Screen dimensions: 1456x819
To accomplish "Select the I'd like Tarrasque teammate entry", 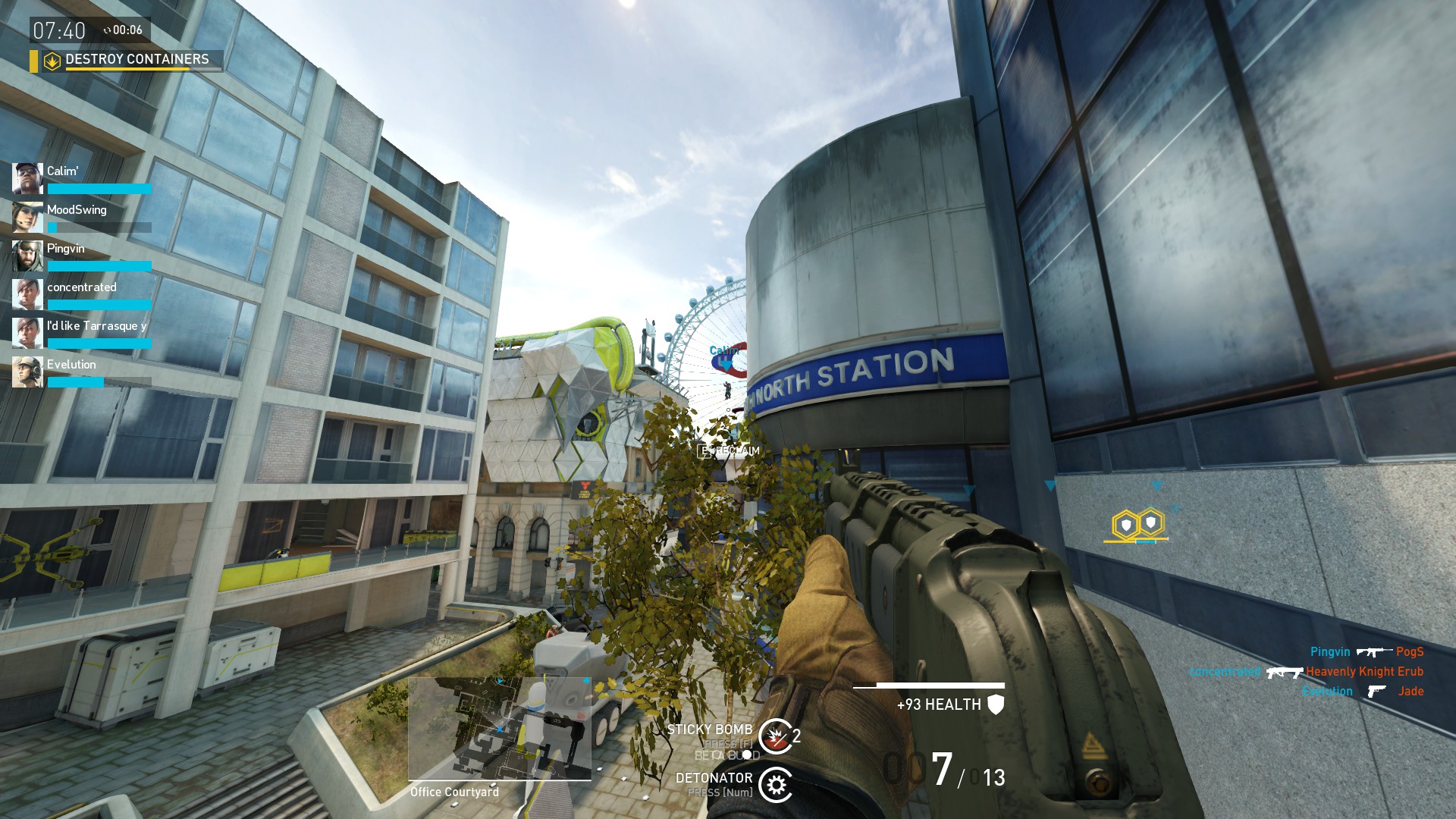I will [x=82, y=334].
